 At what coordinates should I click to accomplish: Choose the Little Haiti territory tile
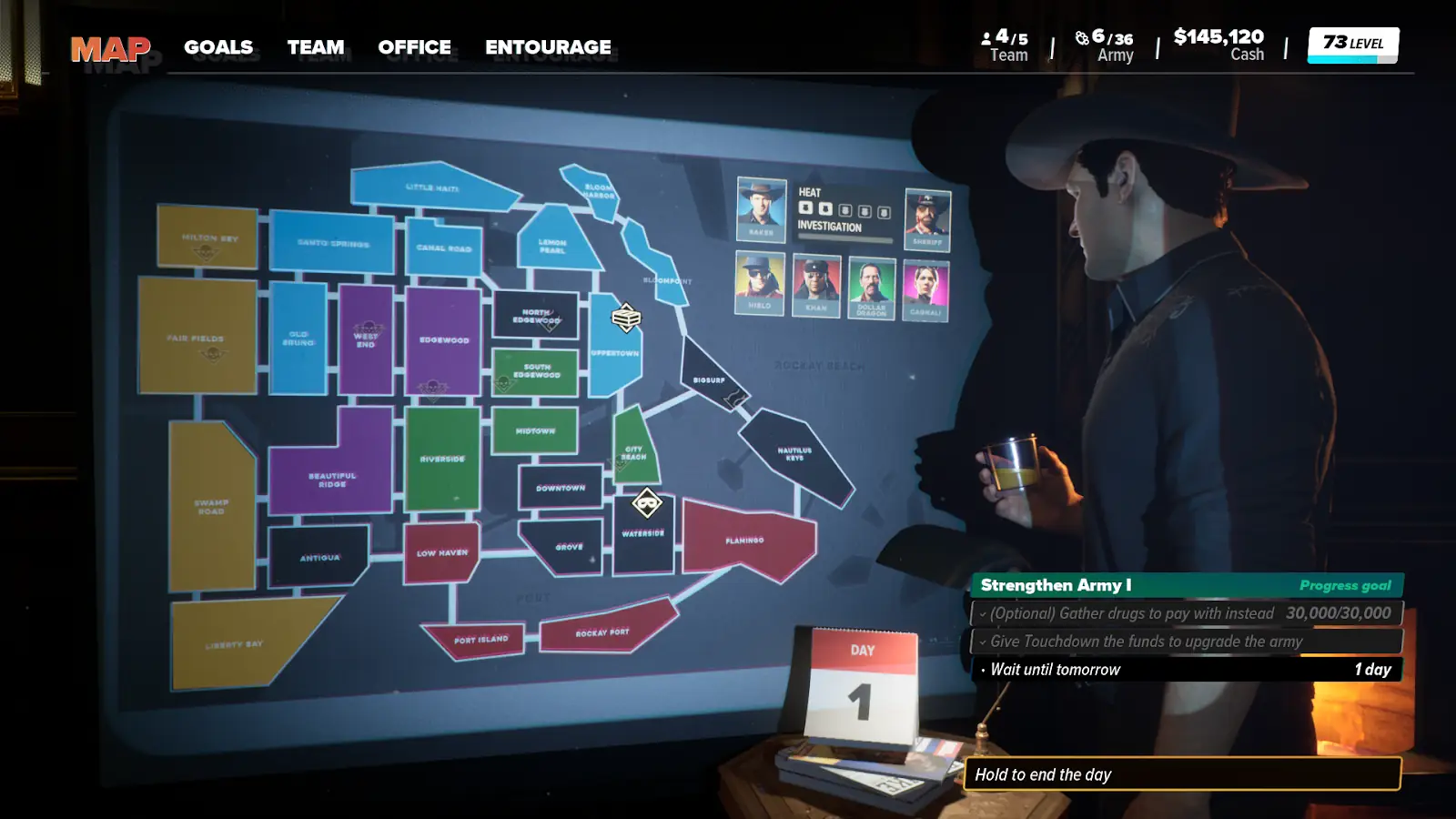432,187
